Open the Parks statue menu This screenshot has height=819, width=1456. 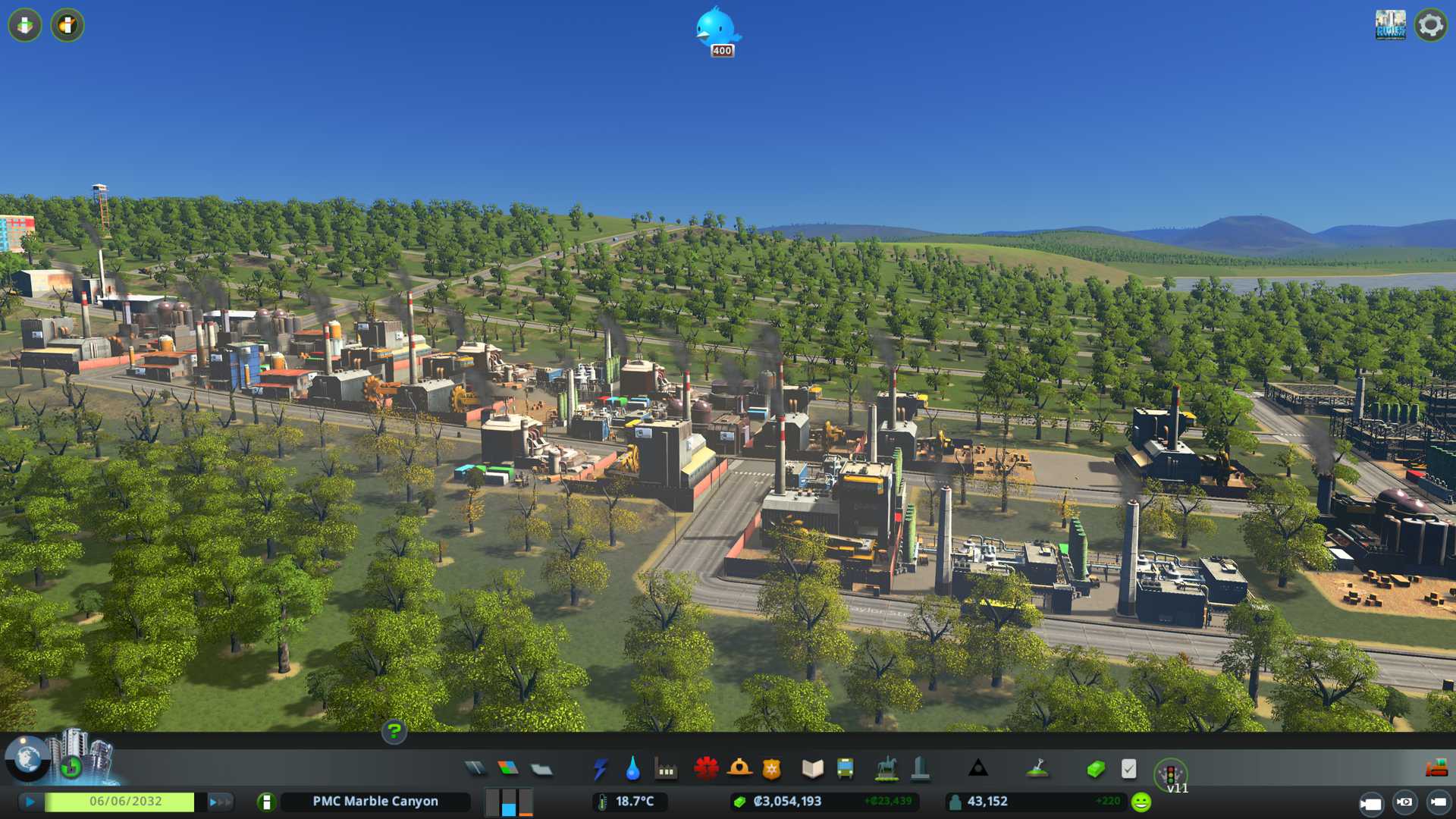pyautogui.click(x=886, y=769)
